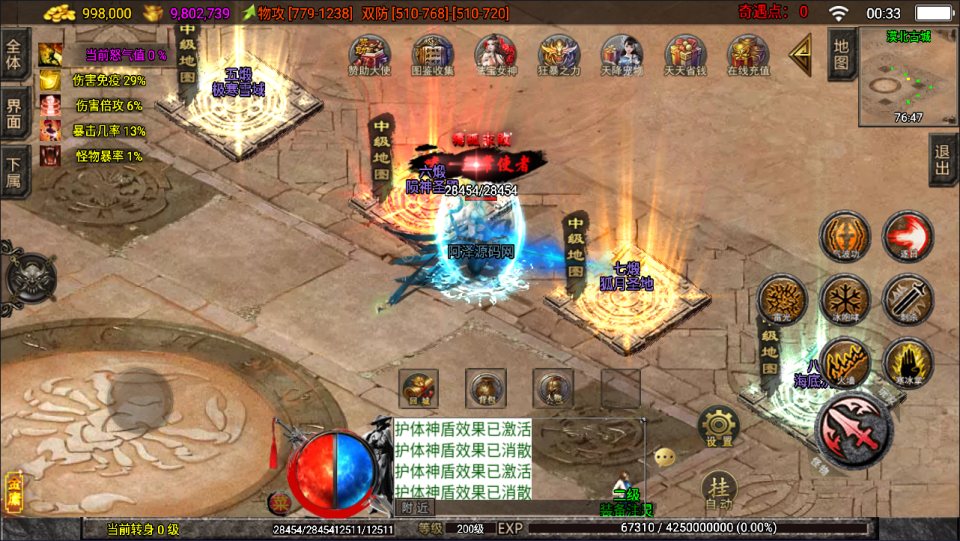960x541 pixels.
Task: Activate the 冰咆哮 snowflake skill
Action: point(844,299)
